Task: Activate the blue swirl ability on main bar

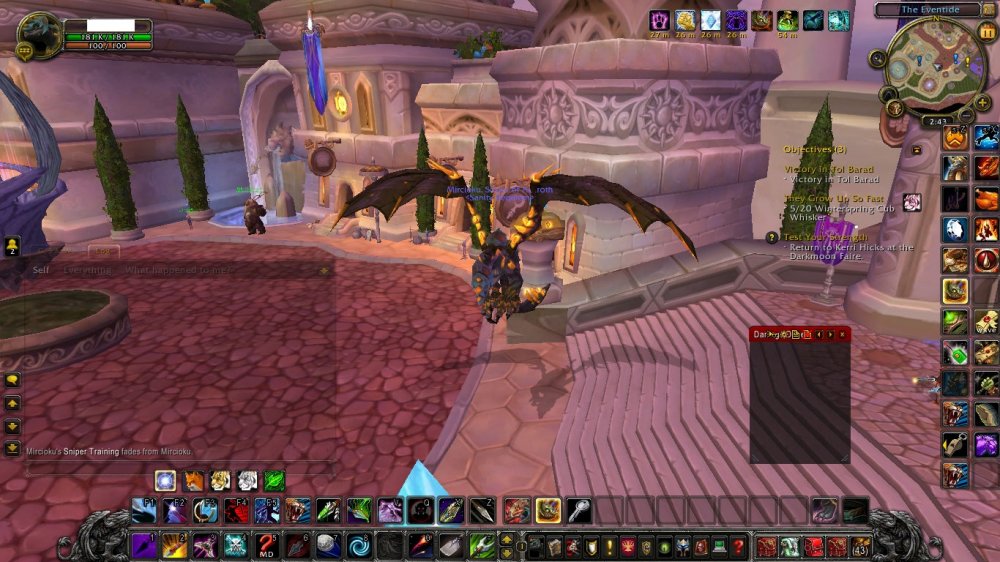Action: [x=358, y=546]
